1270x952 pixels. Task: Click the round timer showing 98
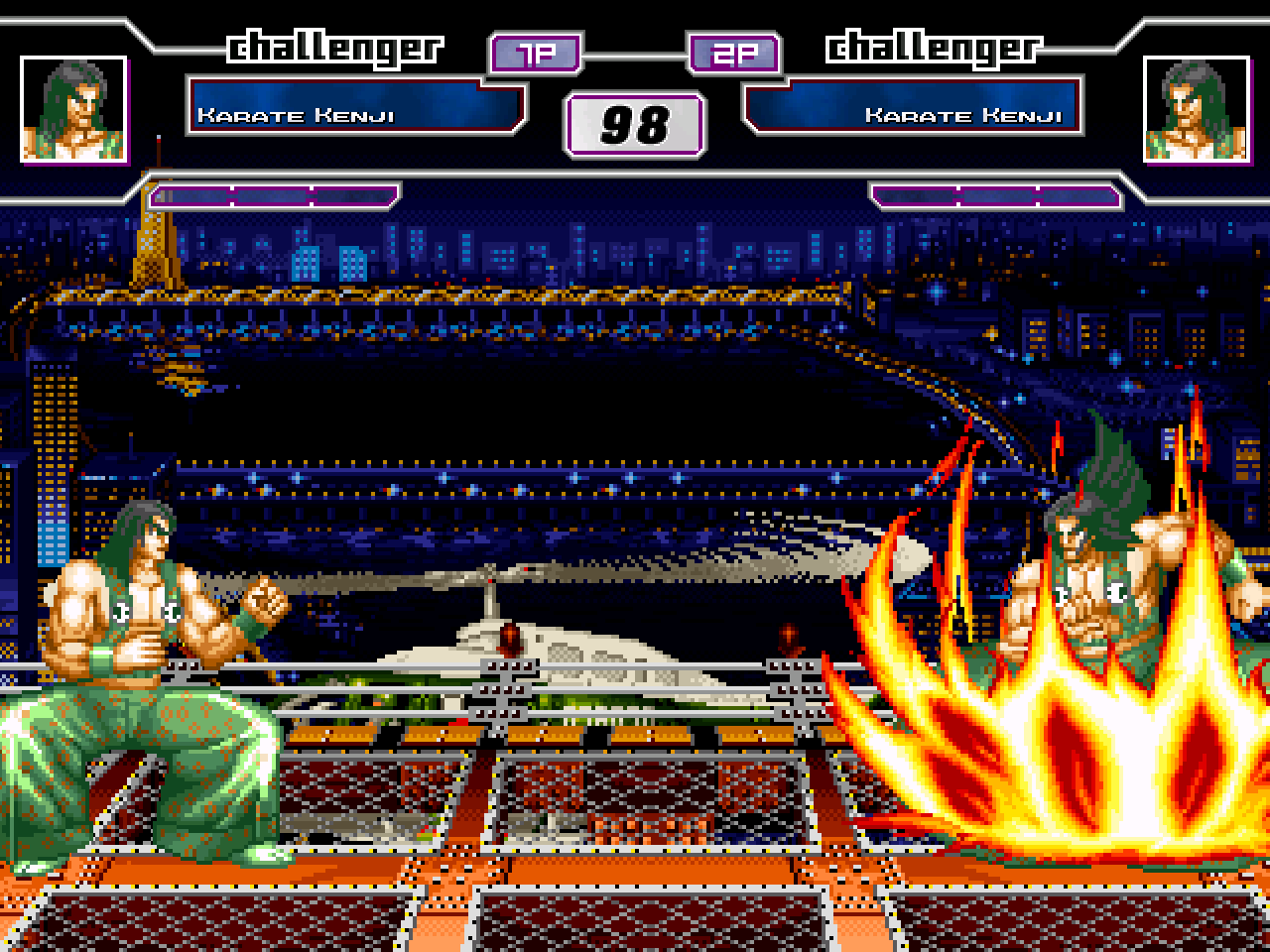click(x=635, y=124)
